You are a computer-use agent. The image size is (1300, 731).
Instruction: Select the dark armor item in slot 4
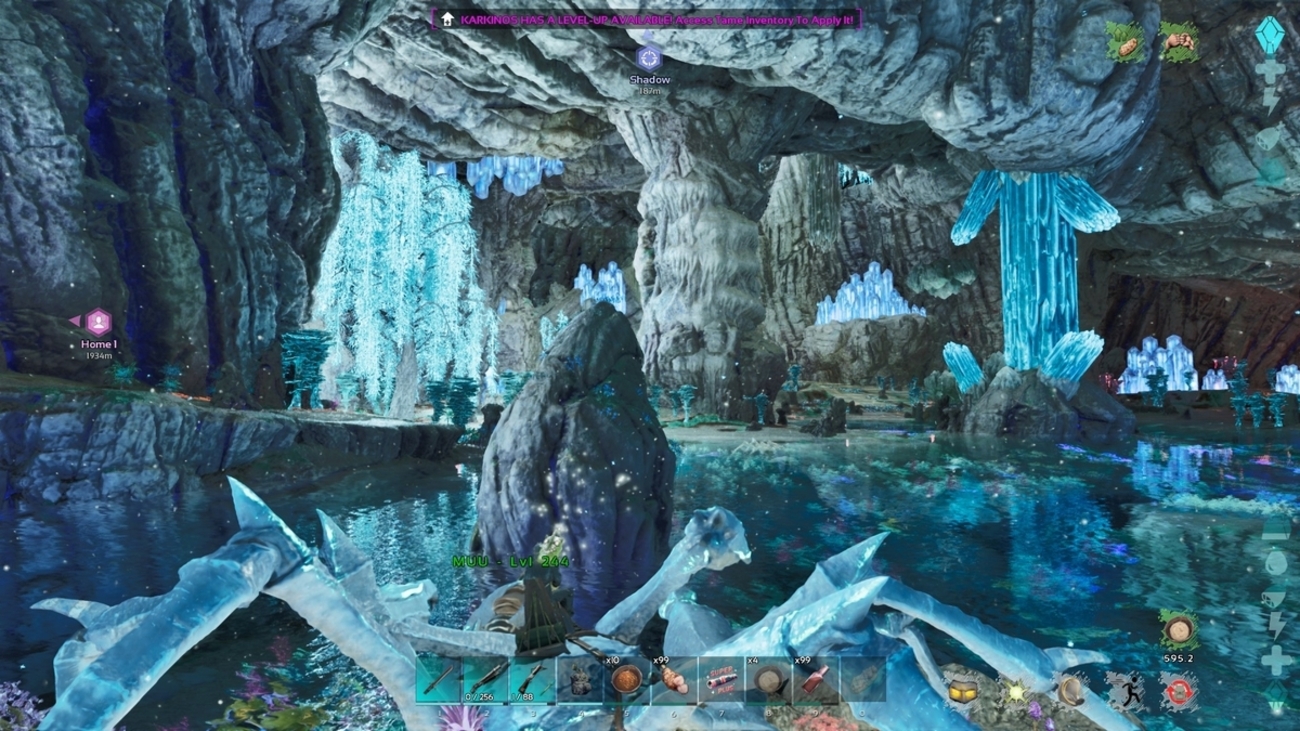click(580, 681)
